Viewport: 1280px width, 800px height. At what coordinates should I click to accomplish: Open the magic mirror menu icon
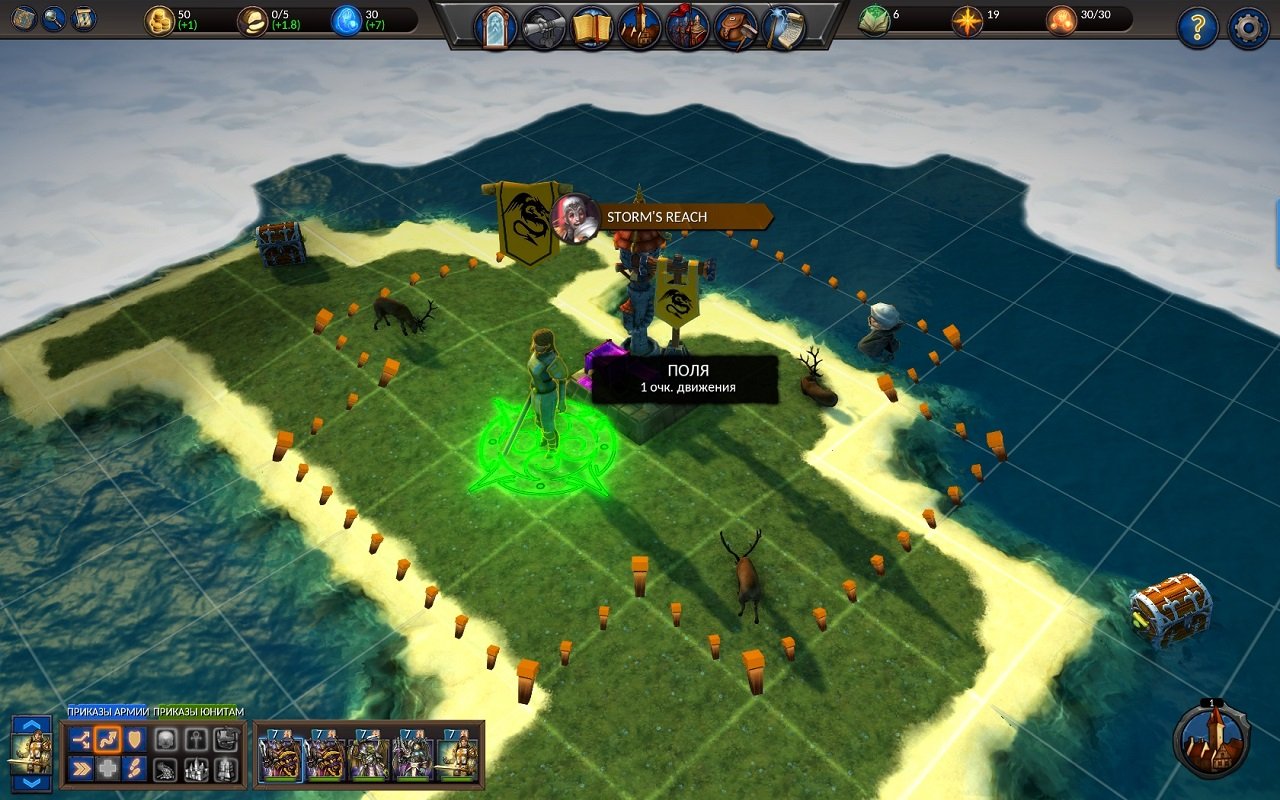(x=495, y=28)
